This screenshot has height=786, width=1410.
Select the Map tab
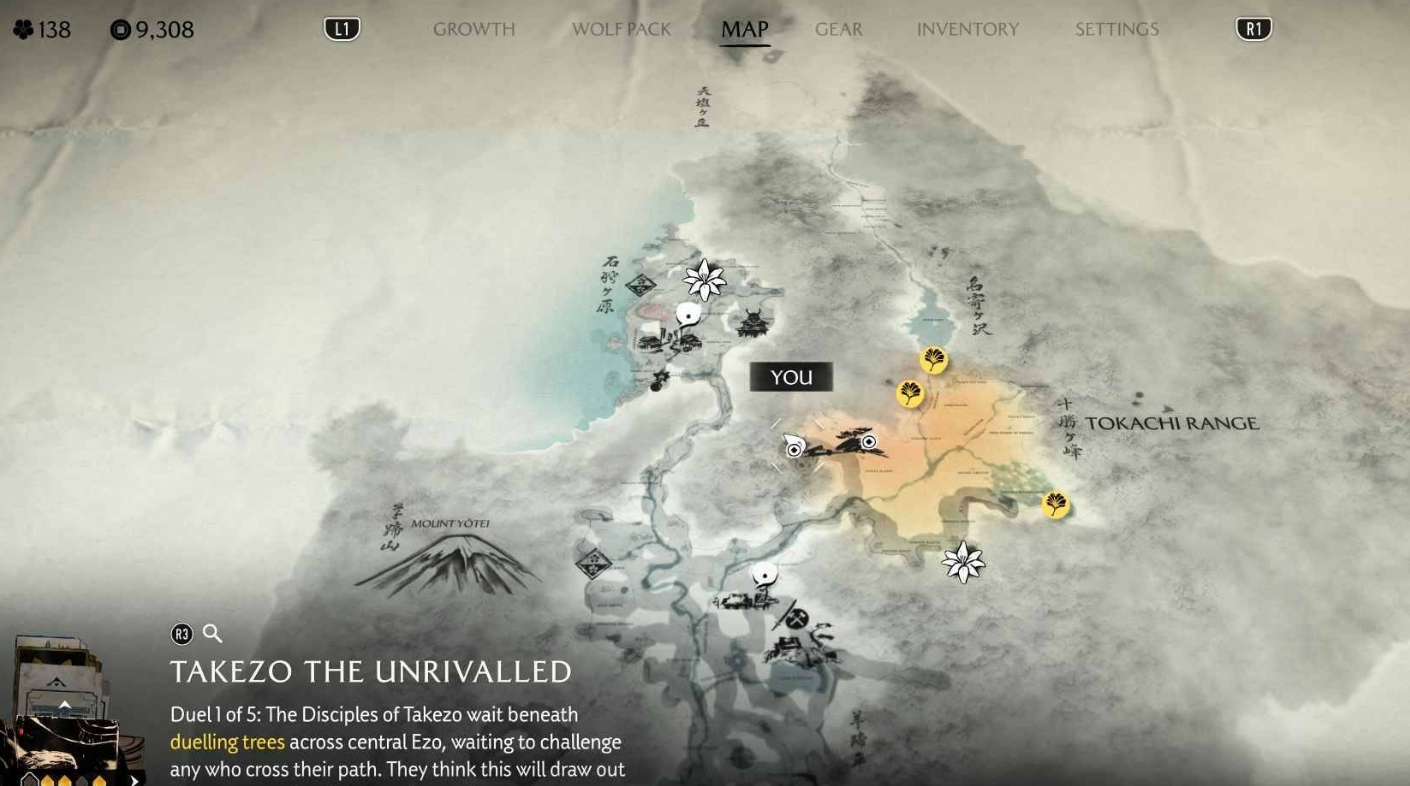pos(745,30)
